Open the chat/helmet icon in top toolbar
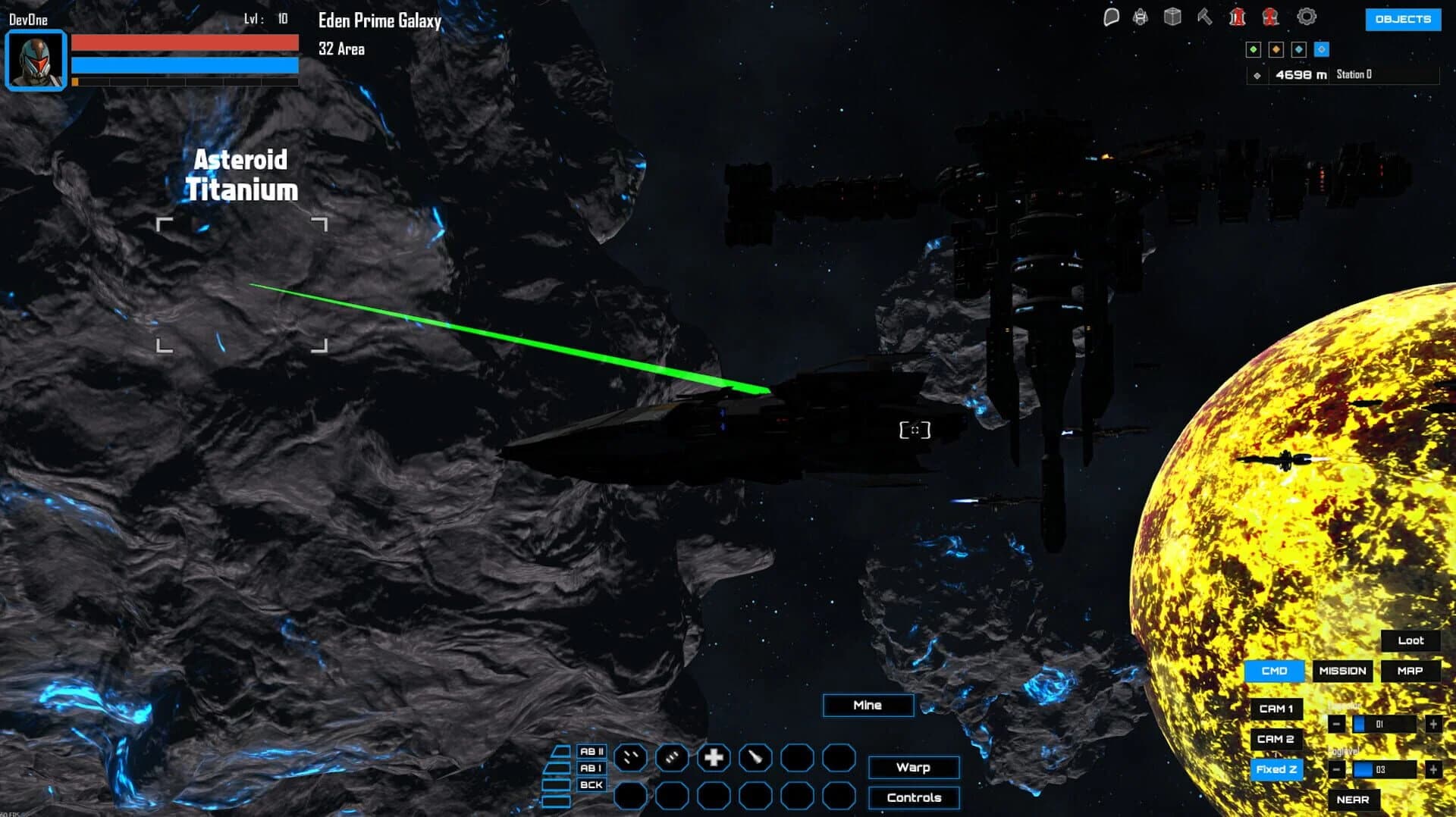The height and width of the screenshot is (817, 1456). (1111, 16)
